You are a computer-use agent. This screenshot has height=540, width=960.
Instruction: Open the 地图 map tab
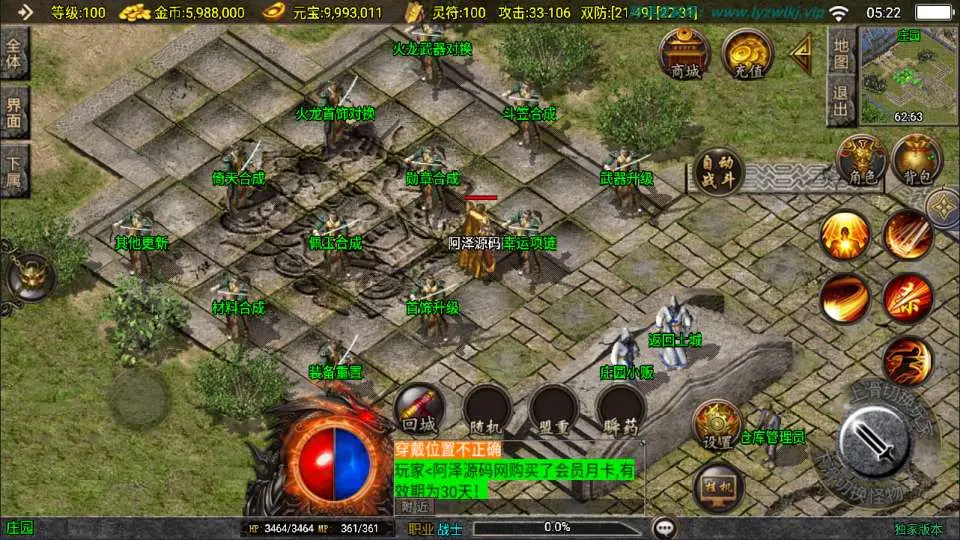(x=841, y=53)
